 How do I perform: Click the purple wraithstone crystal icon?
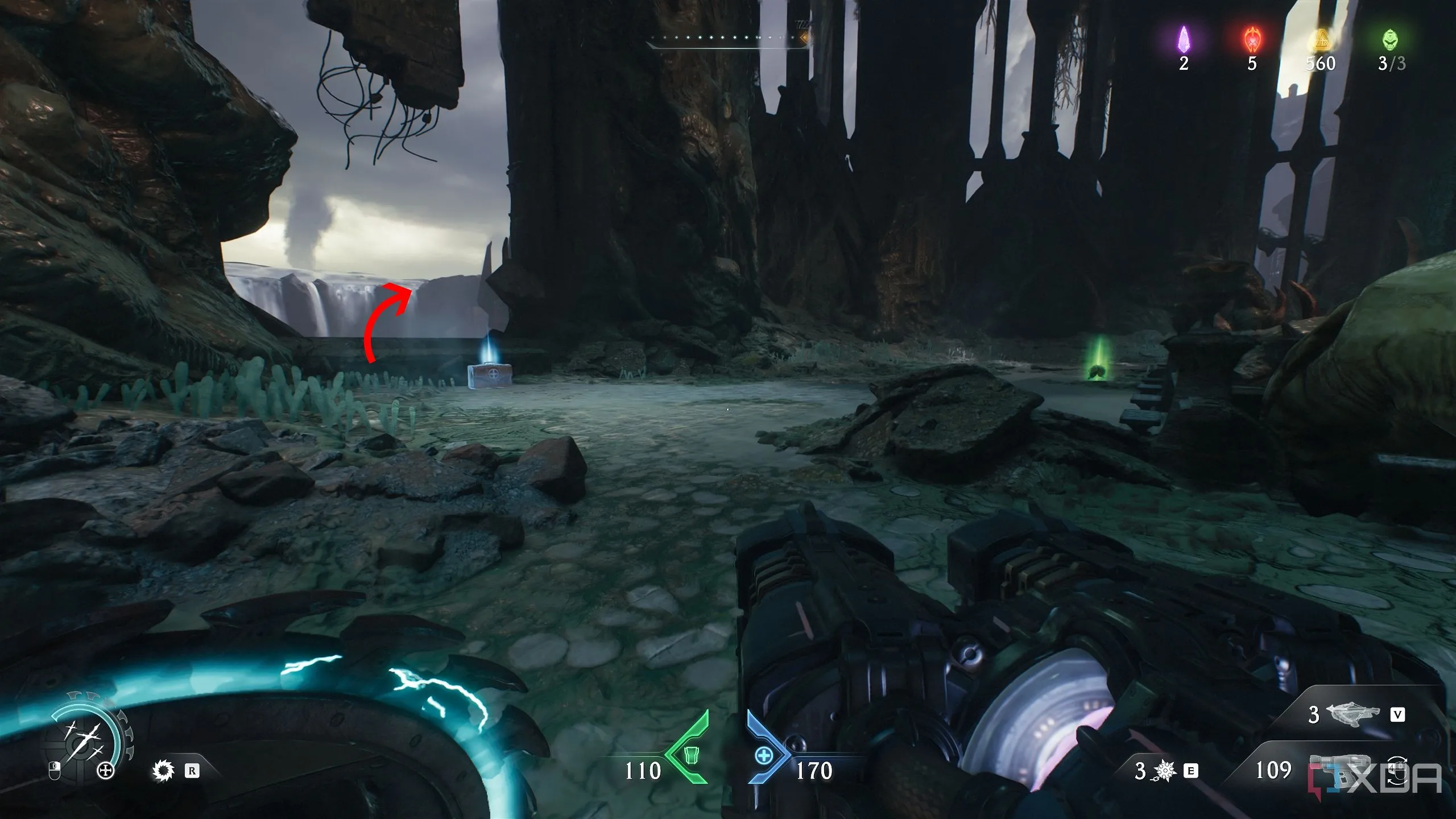point(1184,39)
